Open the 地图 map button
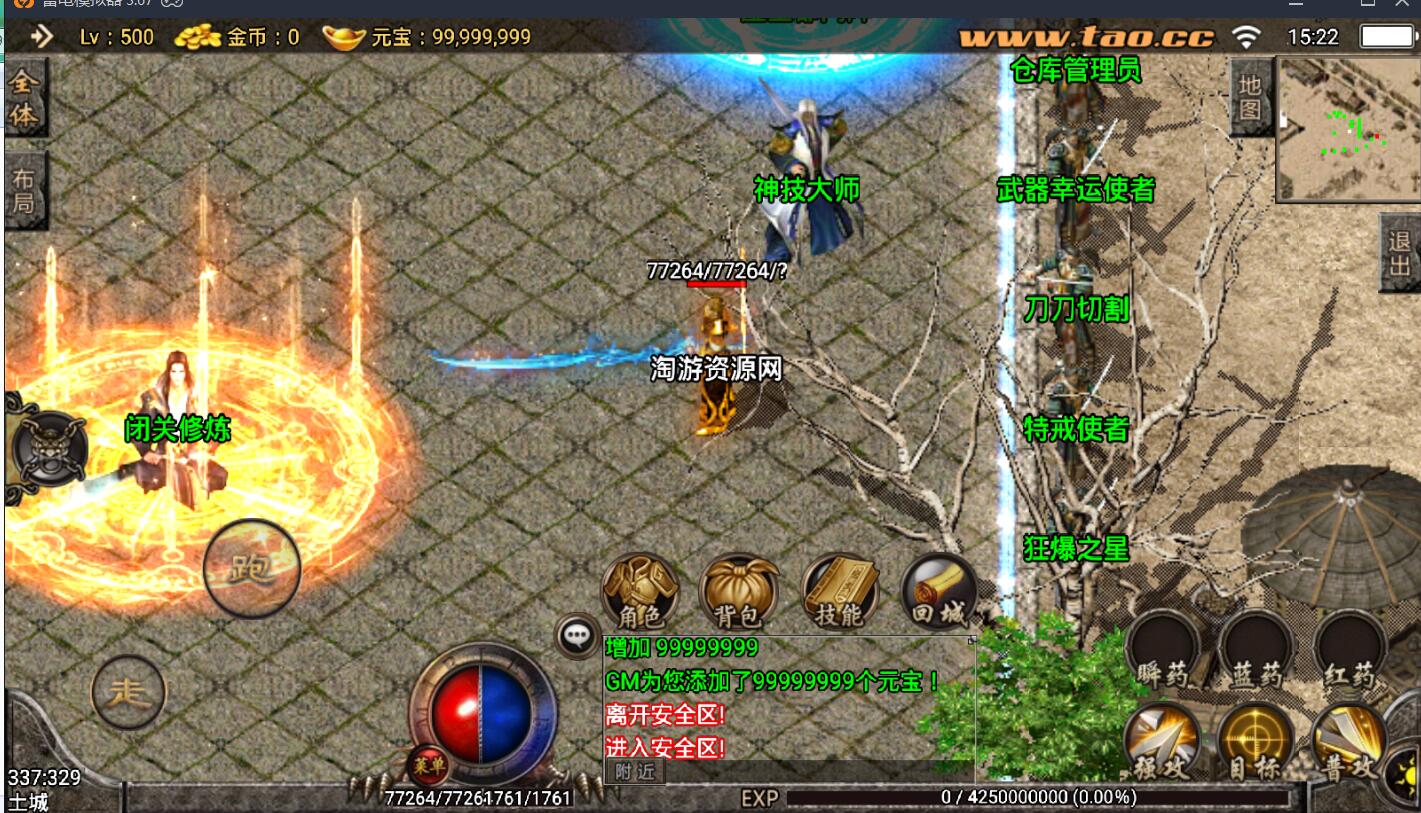1421x813 pixels. [x=1250, y=97]
